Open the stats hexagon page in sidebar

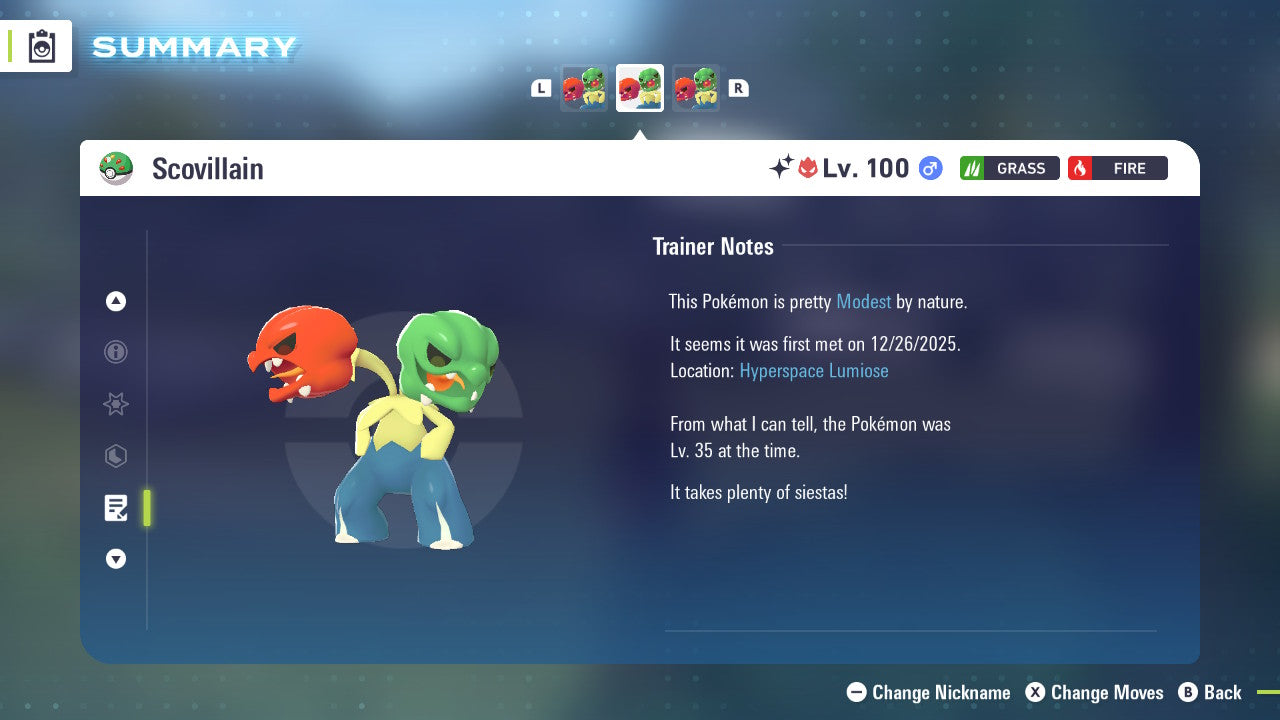pos(116,456)
